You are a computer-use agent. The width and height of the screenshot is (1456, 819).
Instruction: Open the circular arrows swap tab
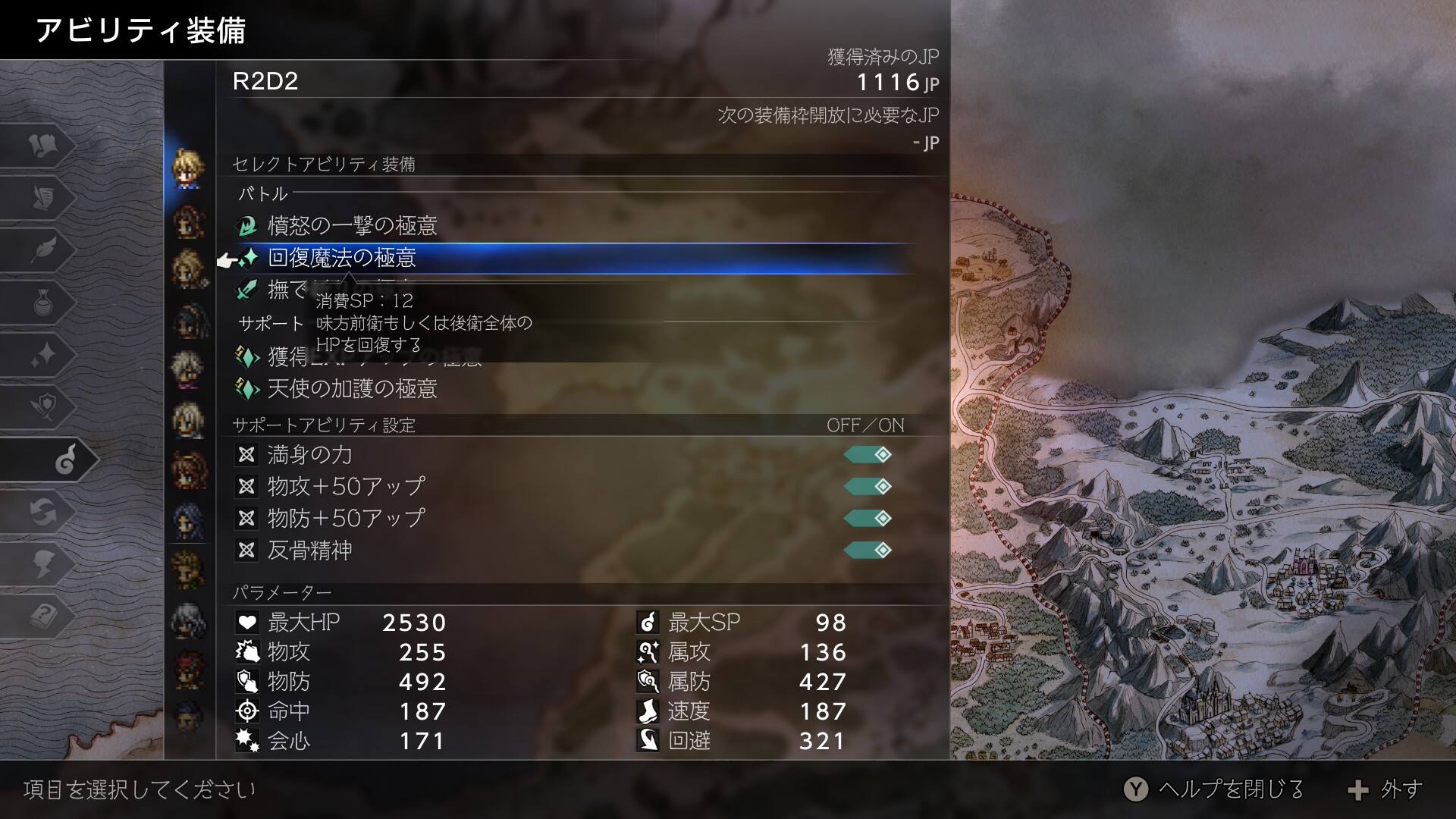(x=44, y=513)
